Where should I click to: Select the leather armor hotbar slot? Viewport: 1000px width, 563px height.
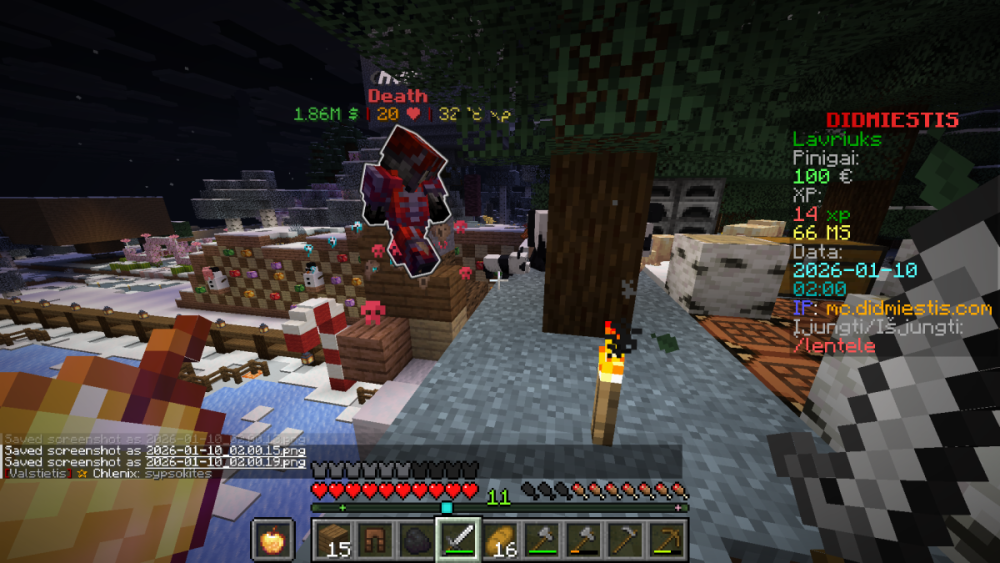coord(377,540)
